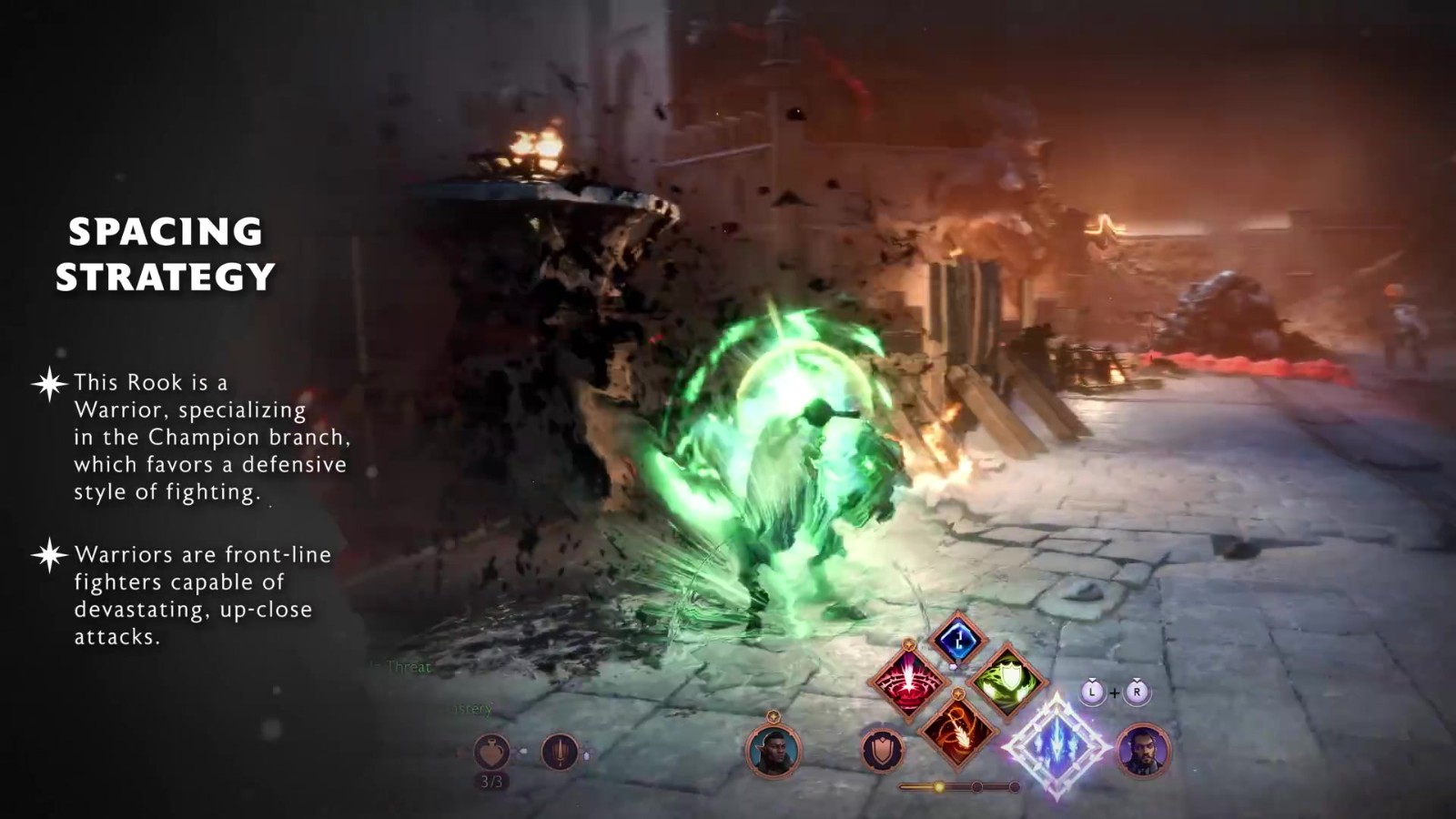Trigger the red ground-slam ability diamond
1456x819 pixels.
pos(907,682)
